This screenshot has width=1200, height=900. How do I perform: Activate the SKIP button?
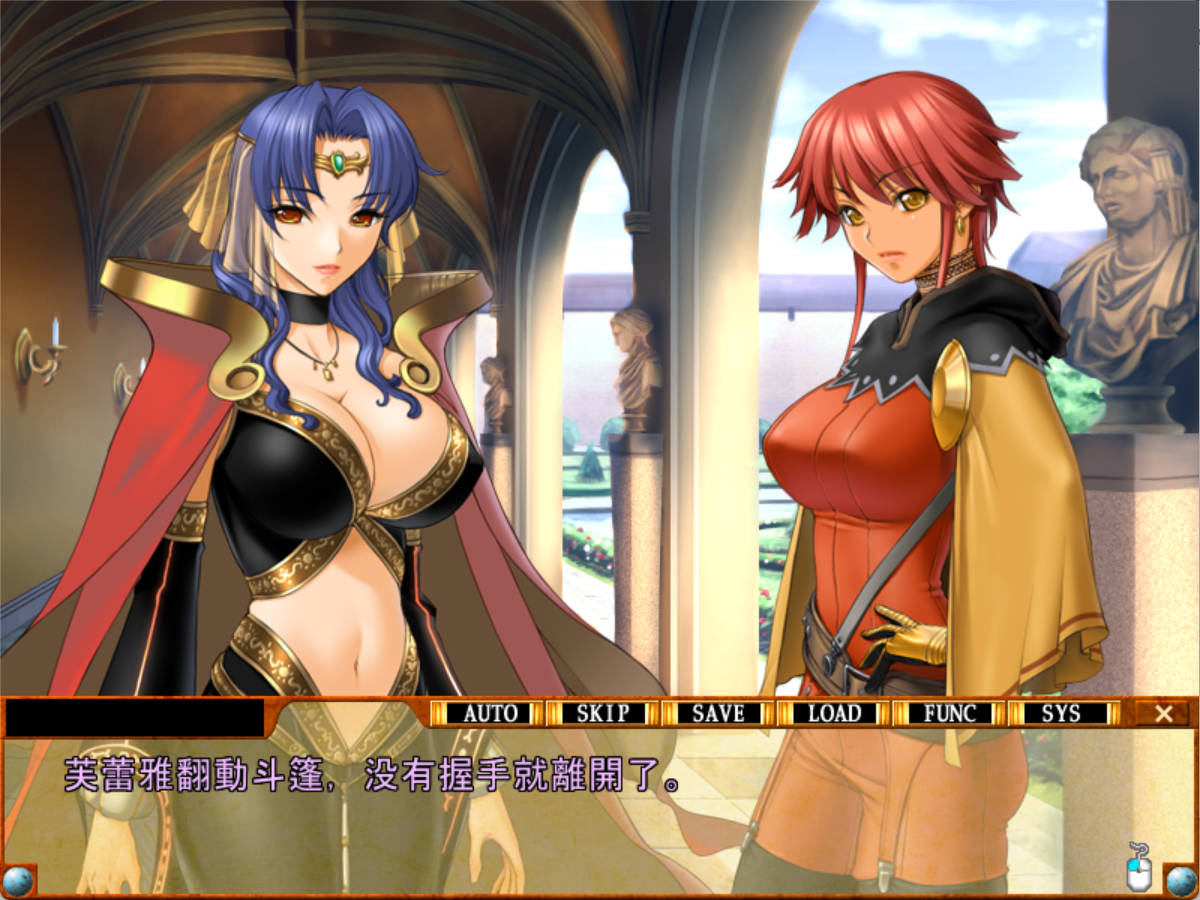coord(603,713)
